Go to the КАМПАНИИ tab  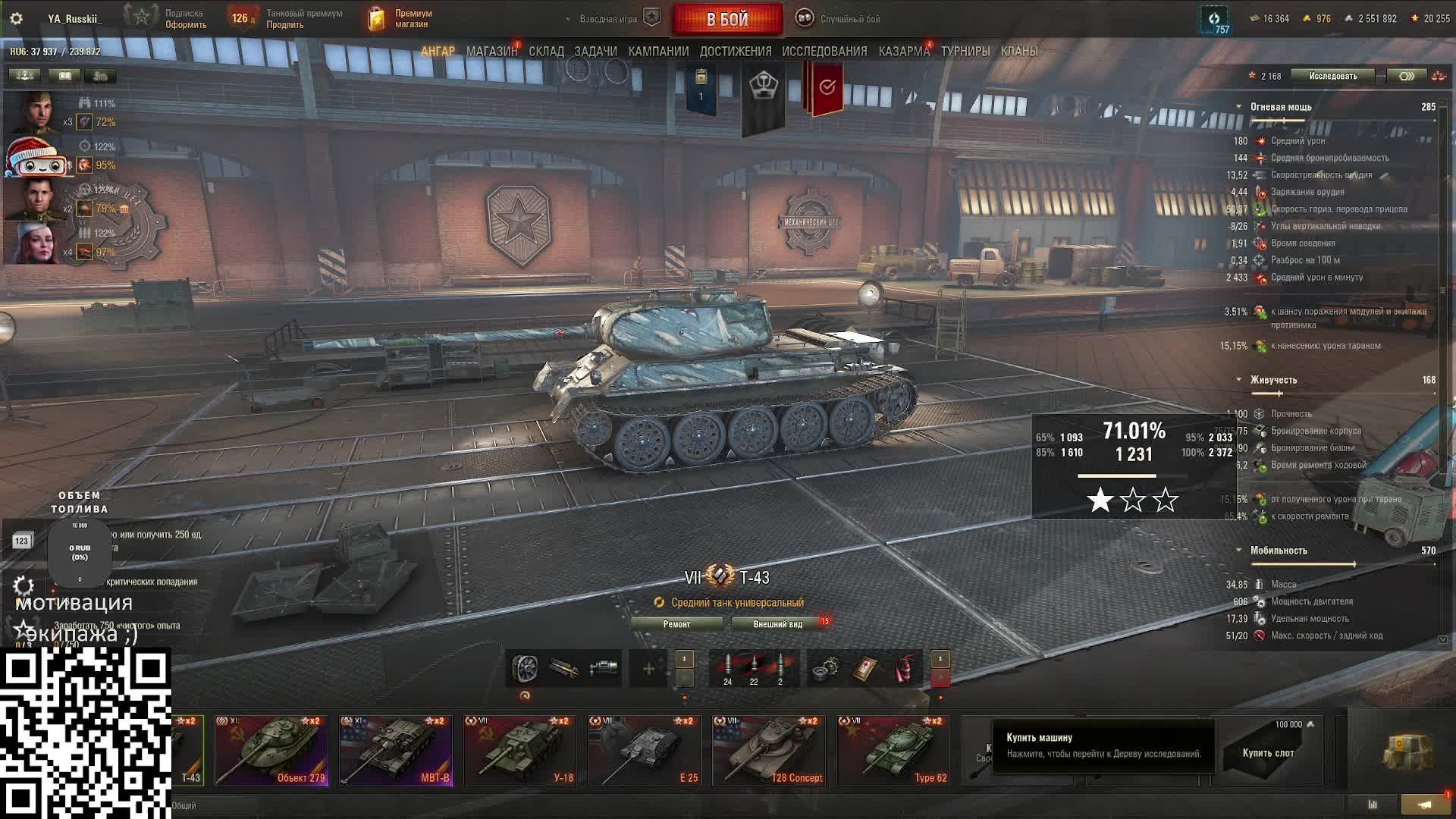(x=658, y=52)
